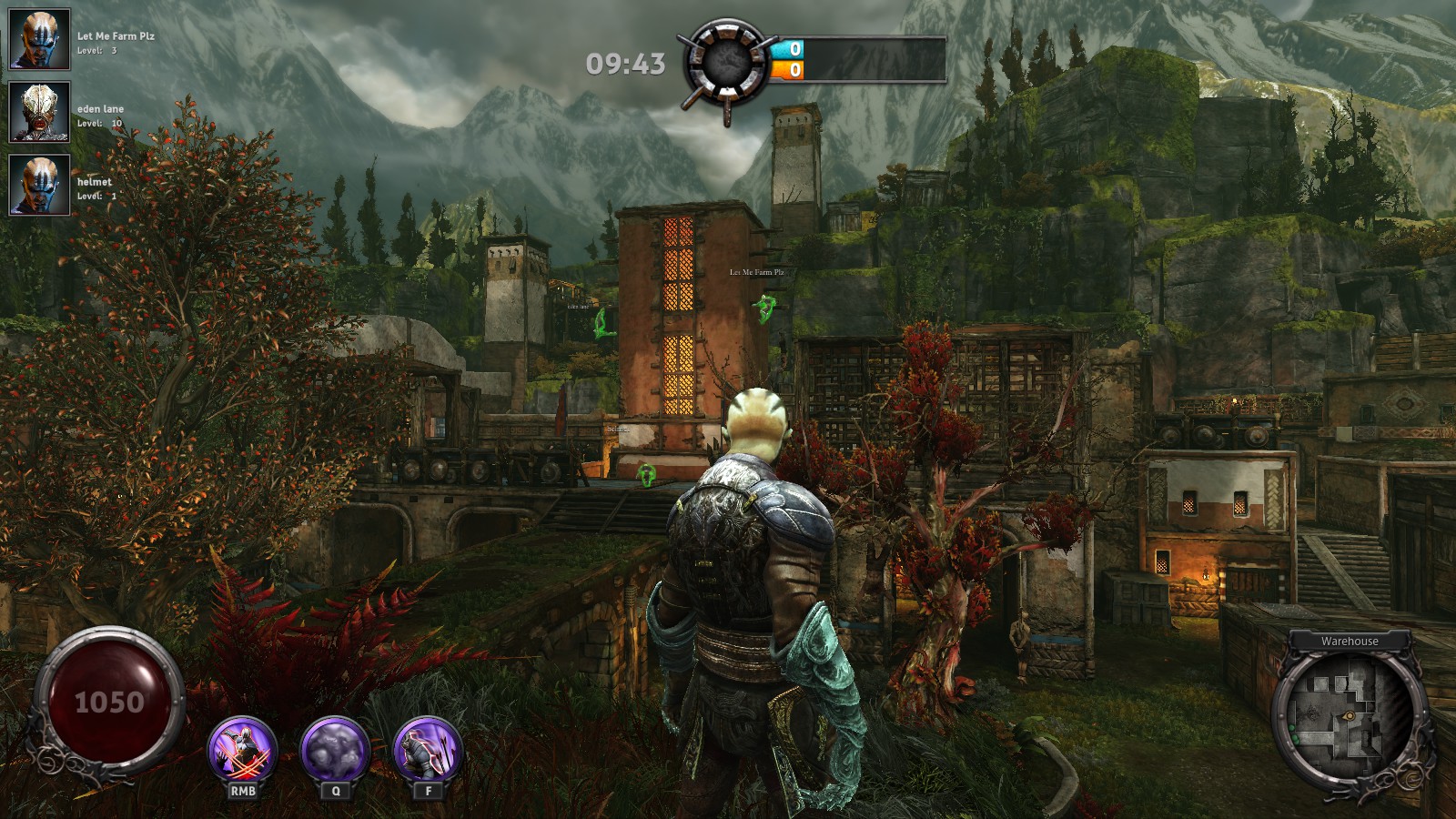
Task: Trigger the F dash ability icon
Action: (x=428, y=752)
